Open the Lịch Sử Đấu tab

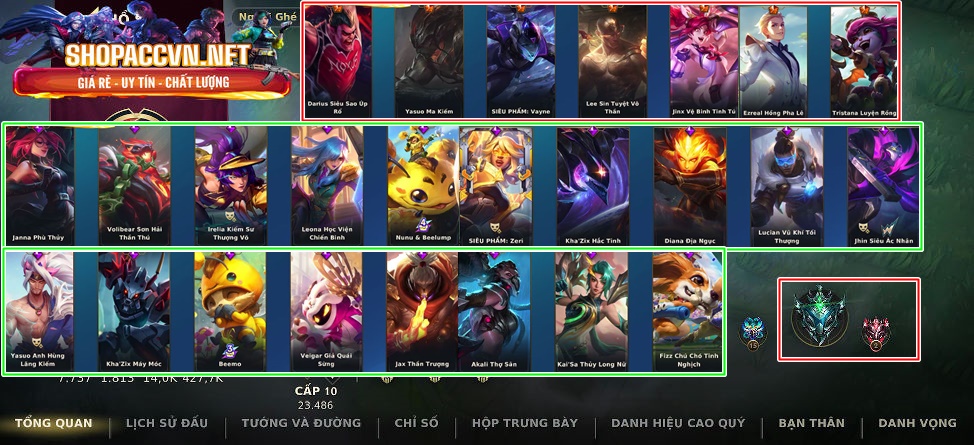[x=161, y=423]
